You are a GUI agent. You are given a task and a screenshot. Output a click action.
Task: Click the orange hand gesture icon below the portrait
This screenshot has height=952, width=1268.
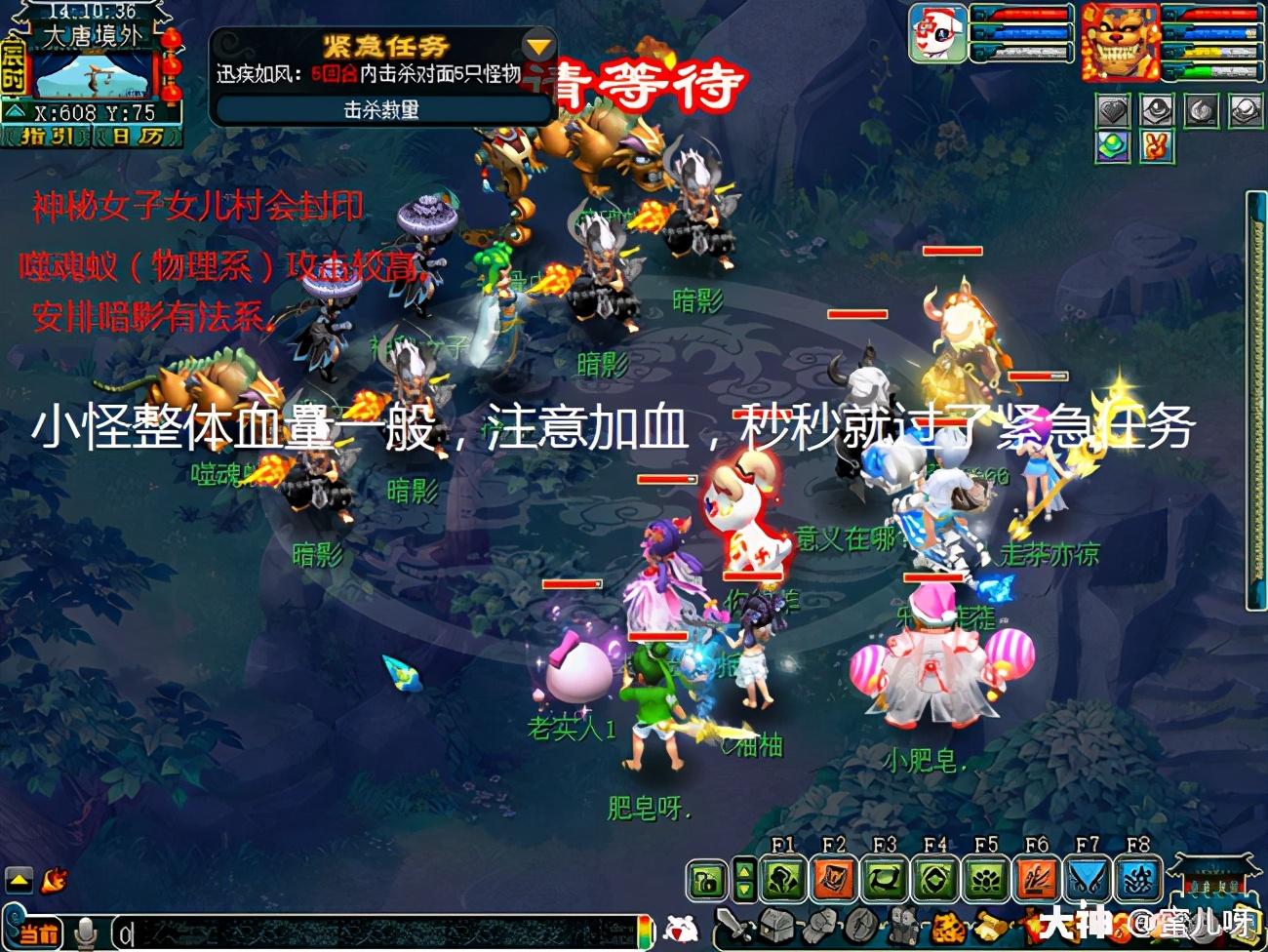coord(1157,148)
